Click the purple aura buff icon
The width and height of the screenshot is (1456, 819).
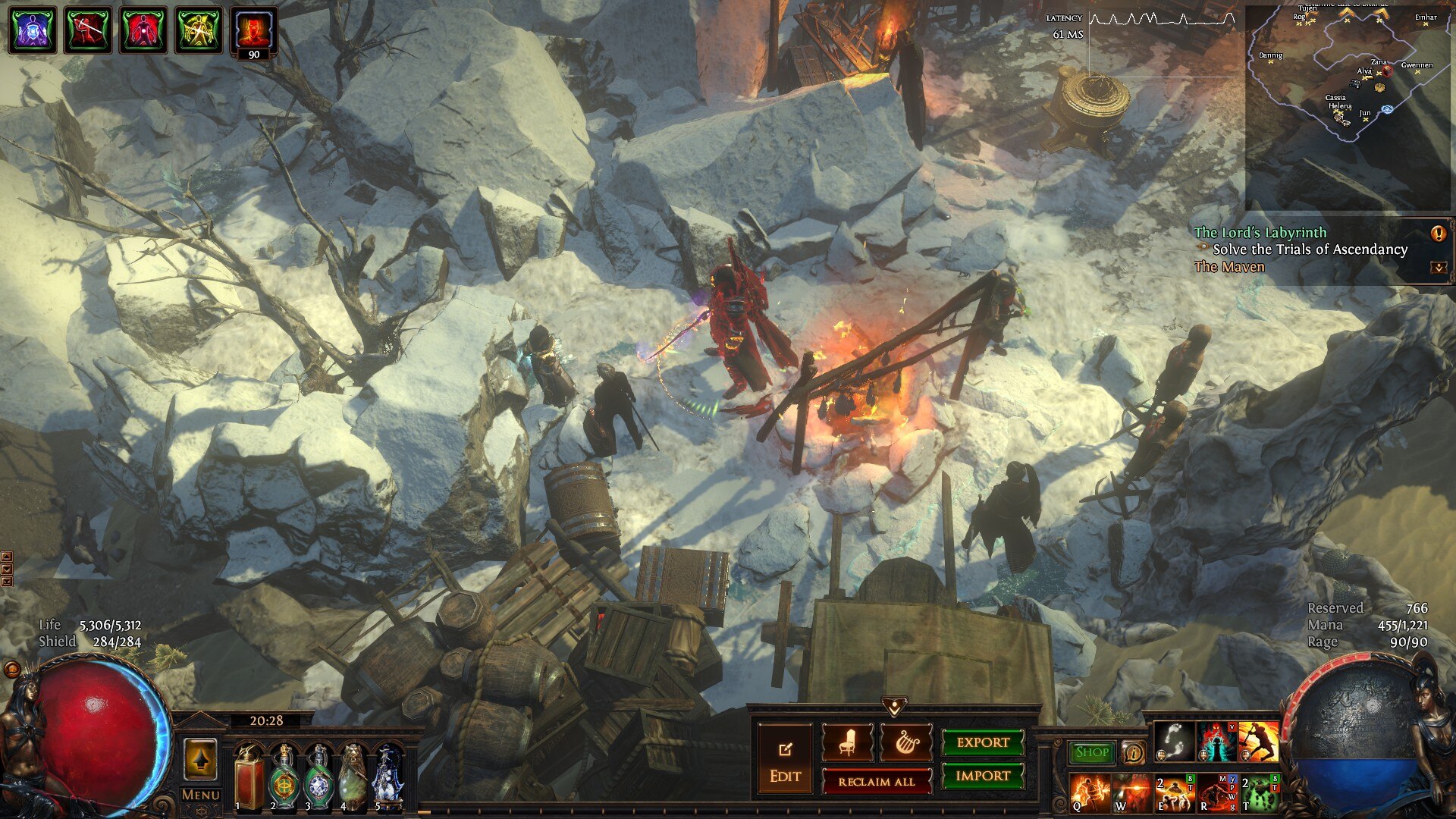point(32,30)
